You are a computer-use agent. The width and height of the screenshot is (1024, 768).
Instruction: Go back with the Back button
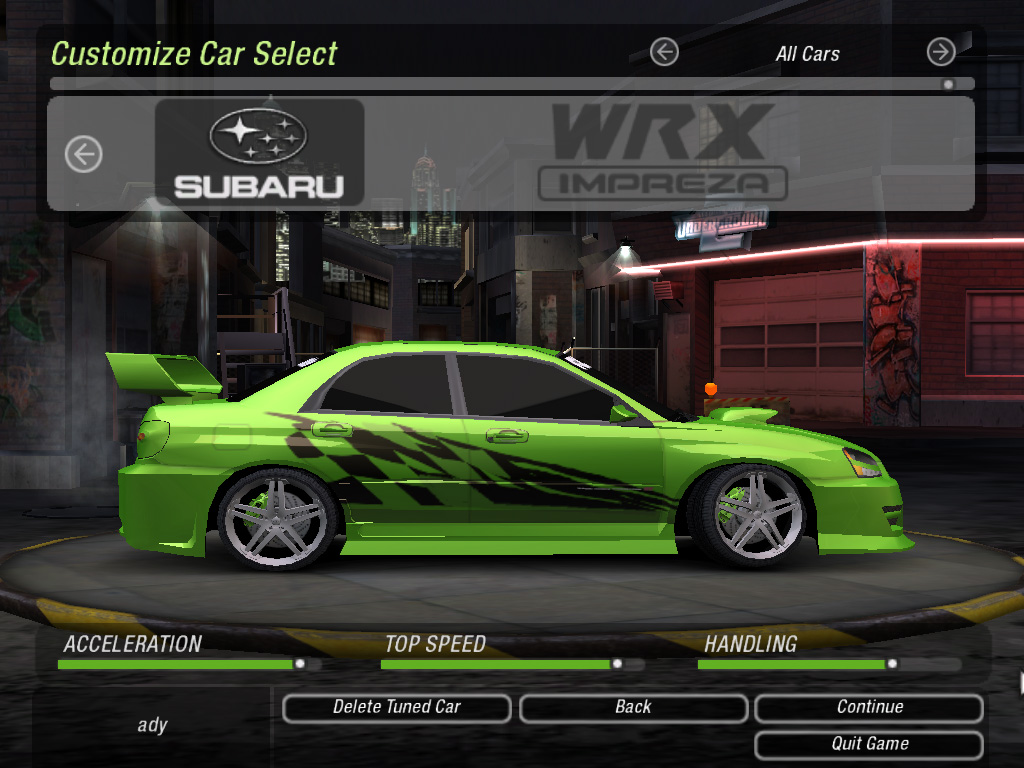click(x=633, y=708)
